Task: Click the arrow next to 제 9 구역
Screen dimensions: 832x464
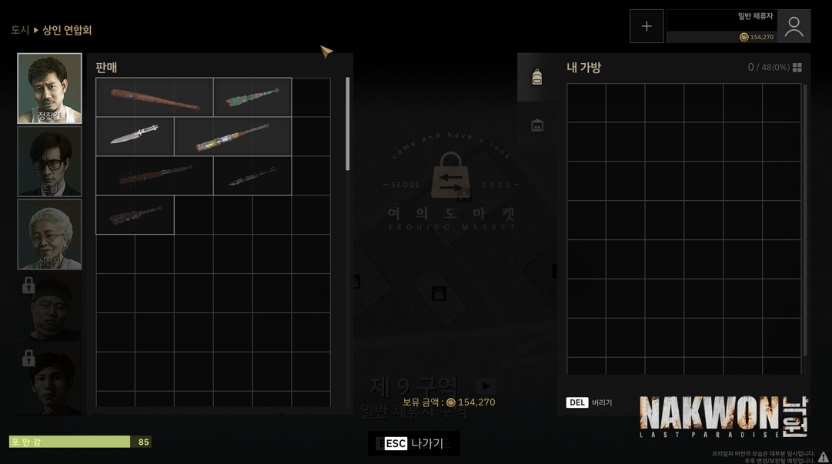Action: (x=486, y=386)
